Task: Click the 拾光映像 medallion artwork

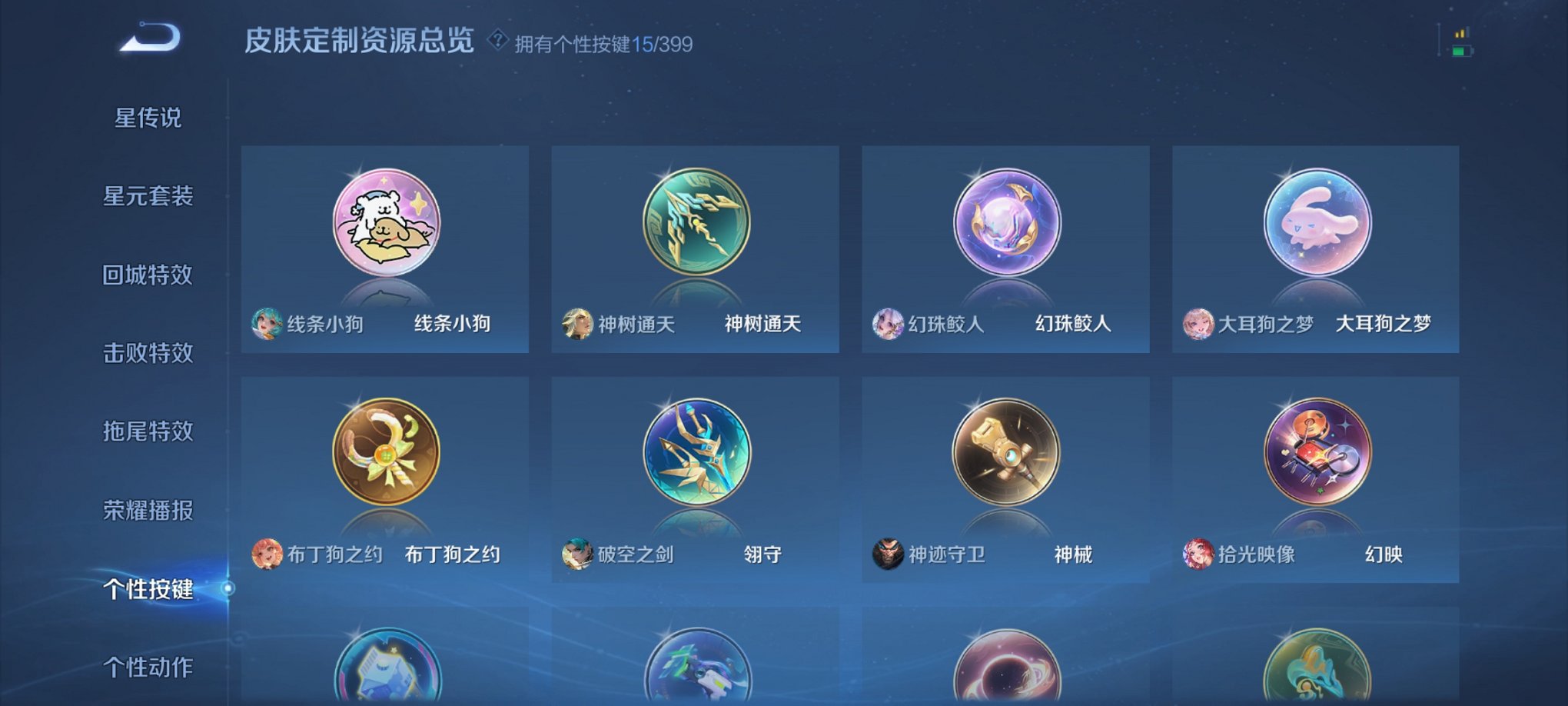Action: [1316, 453]
